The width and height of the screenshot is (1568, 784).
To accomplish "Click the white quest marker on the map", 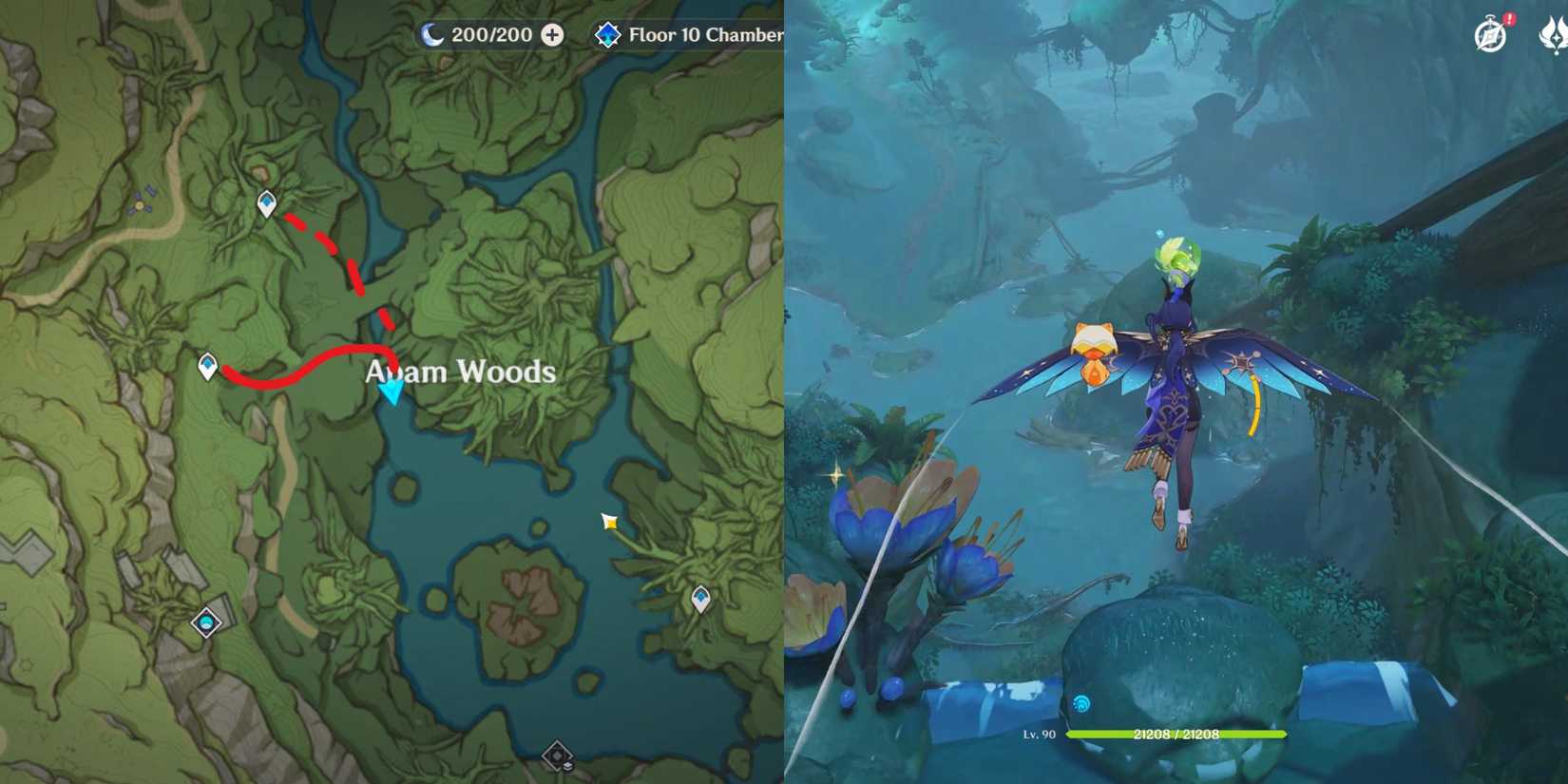I will [x=609, y=521].
